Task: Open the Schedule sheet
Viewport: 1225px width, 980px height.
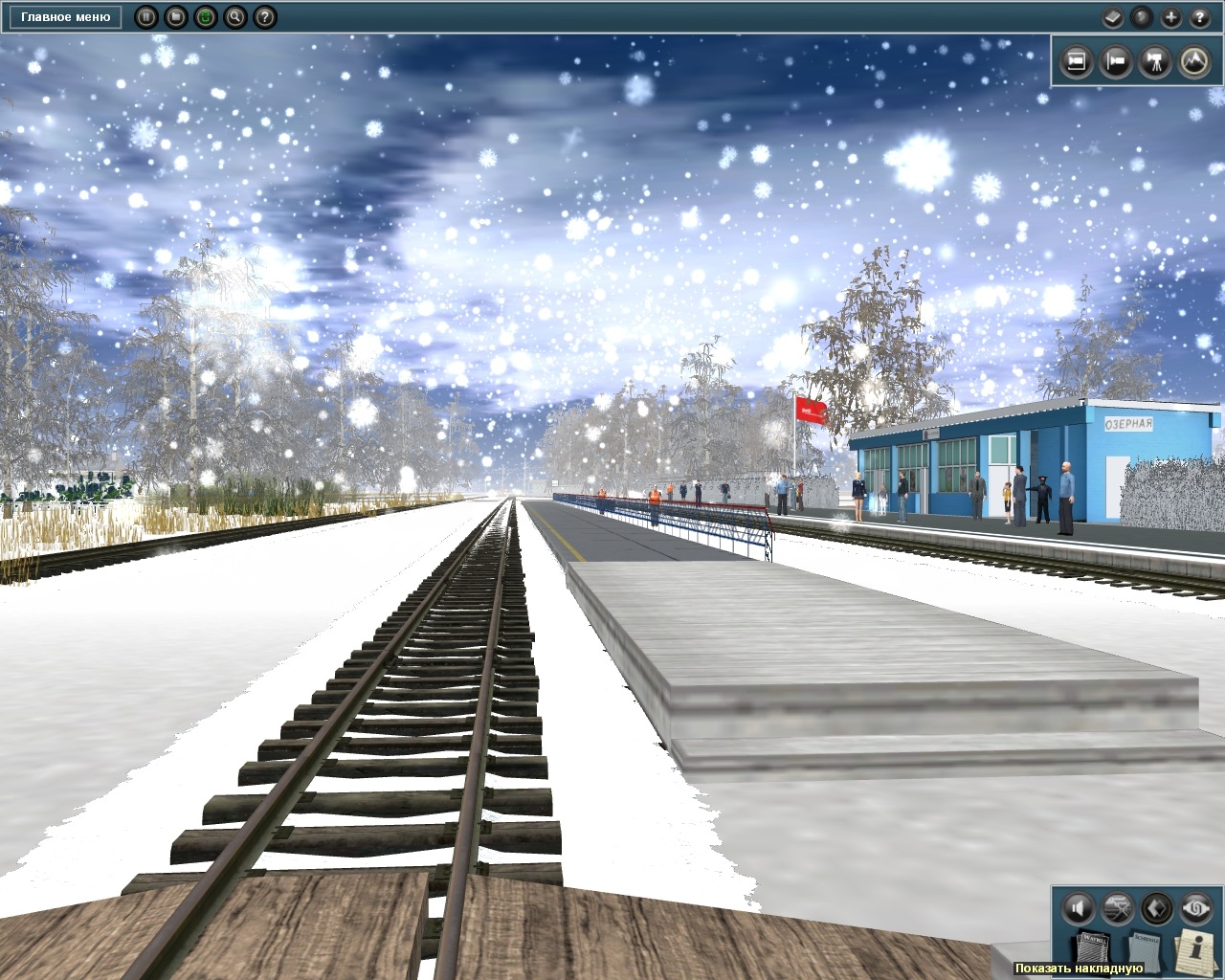Action: tap(1146, 949)
